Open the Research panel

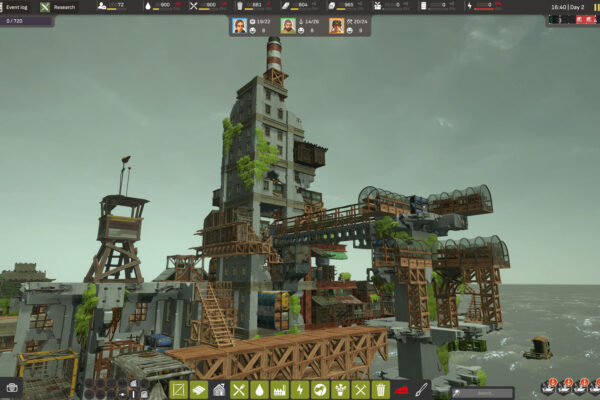click(x=58, y=7)
